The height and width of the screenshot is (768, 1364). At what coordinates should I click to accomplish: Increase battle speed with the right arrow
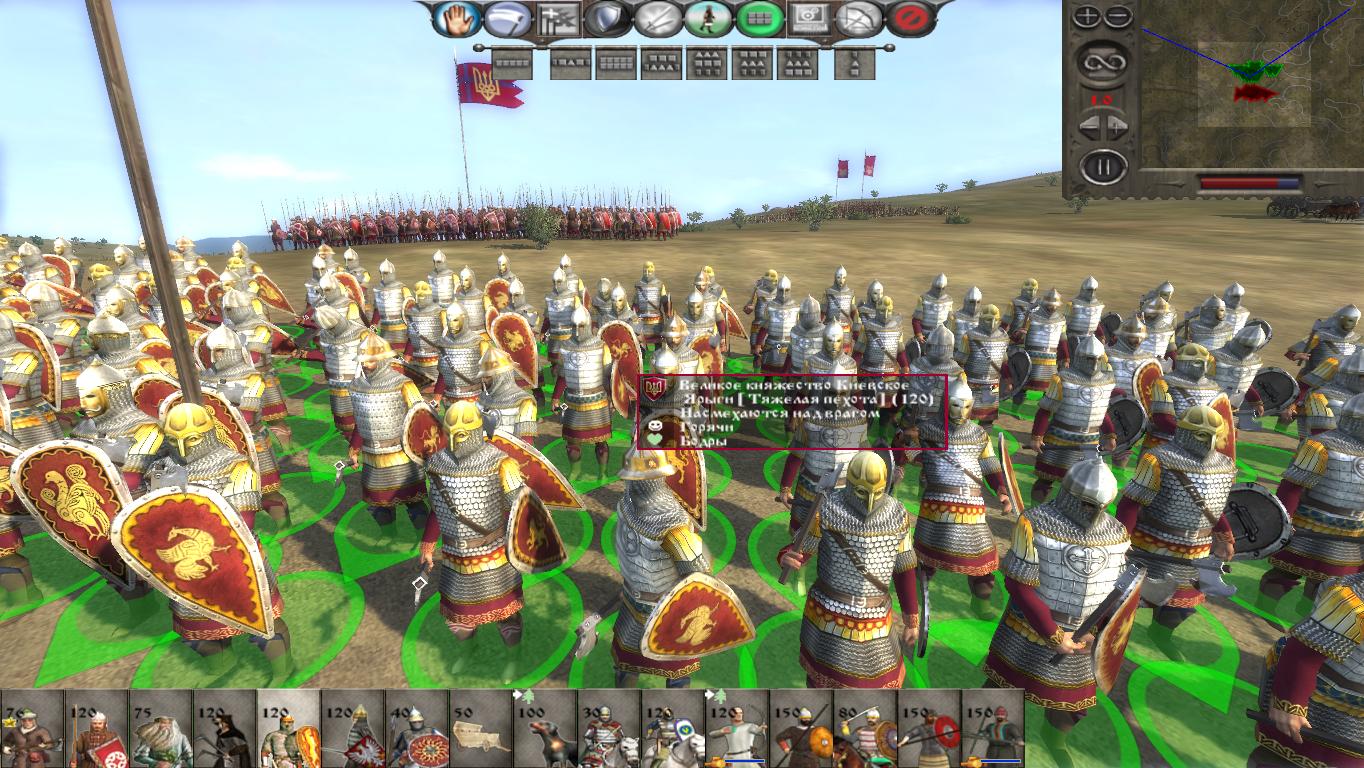coord(1114,126)
